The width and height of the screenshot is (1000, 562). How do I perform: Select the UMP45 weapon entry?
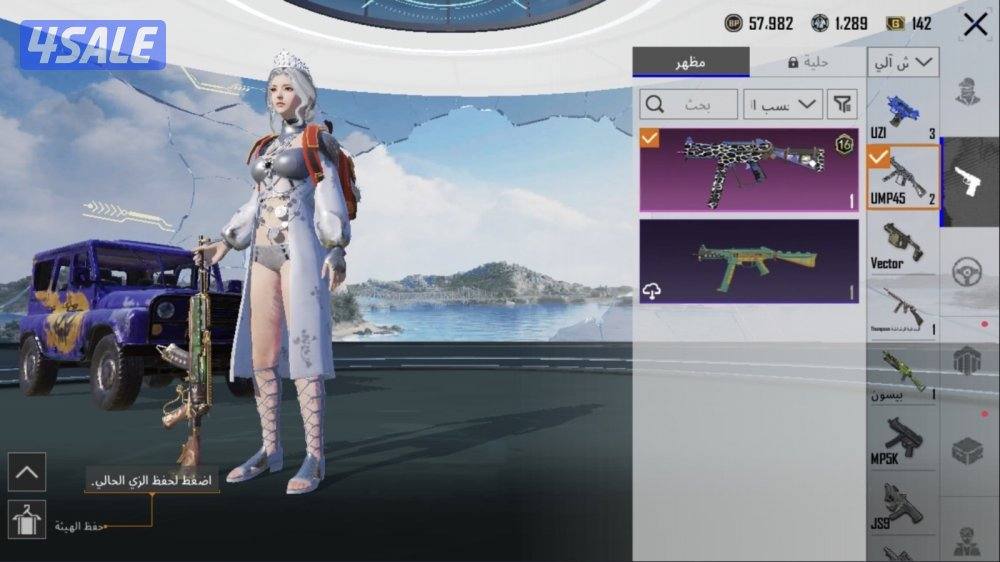(x=902, y=177)
